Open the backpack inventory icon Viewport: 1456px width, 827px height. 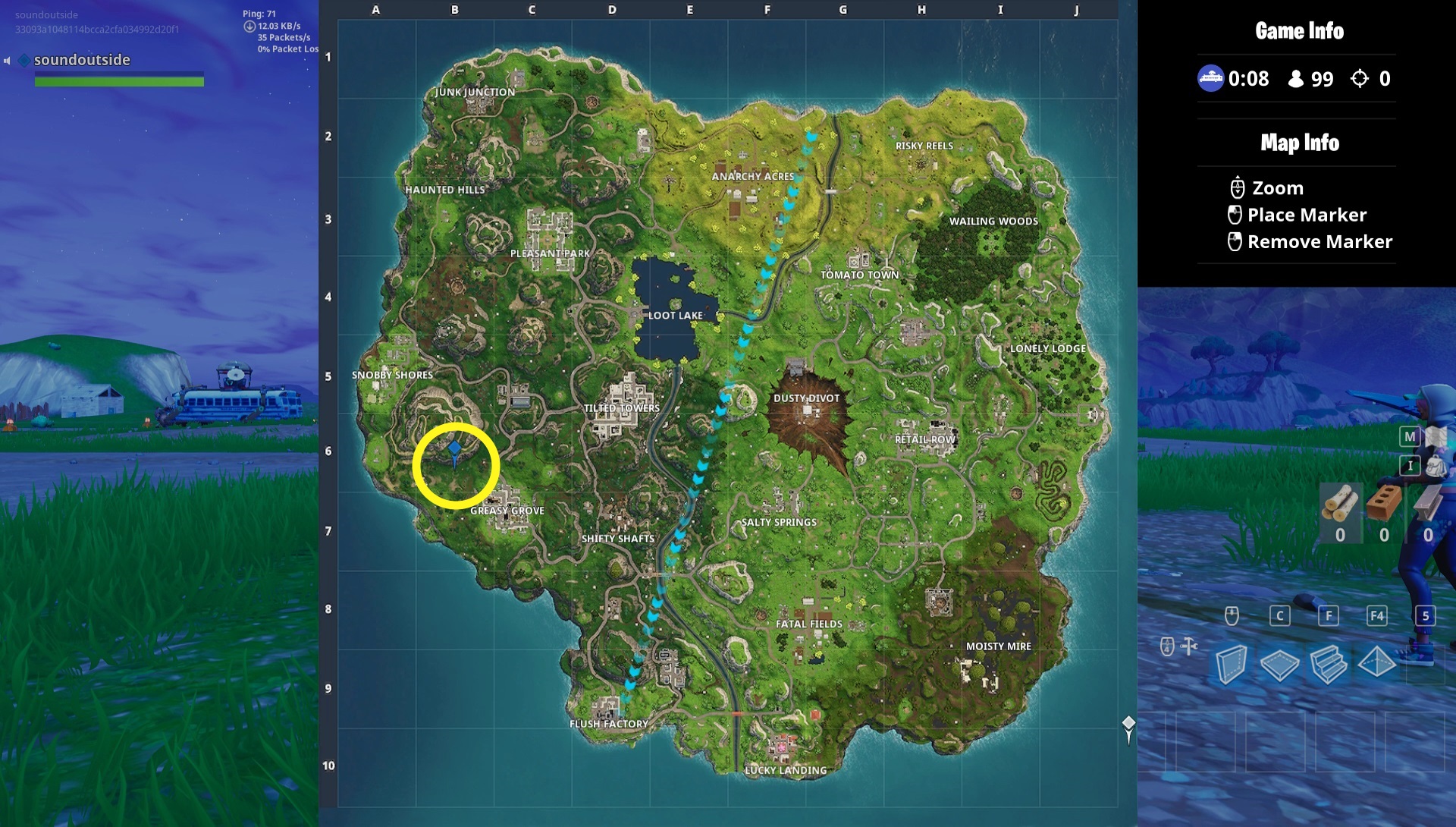[x=1436, y=465]
